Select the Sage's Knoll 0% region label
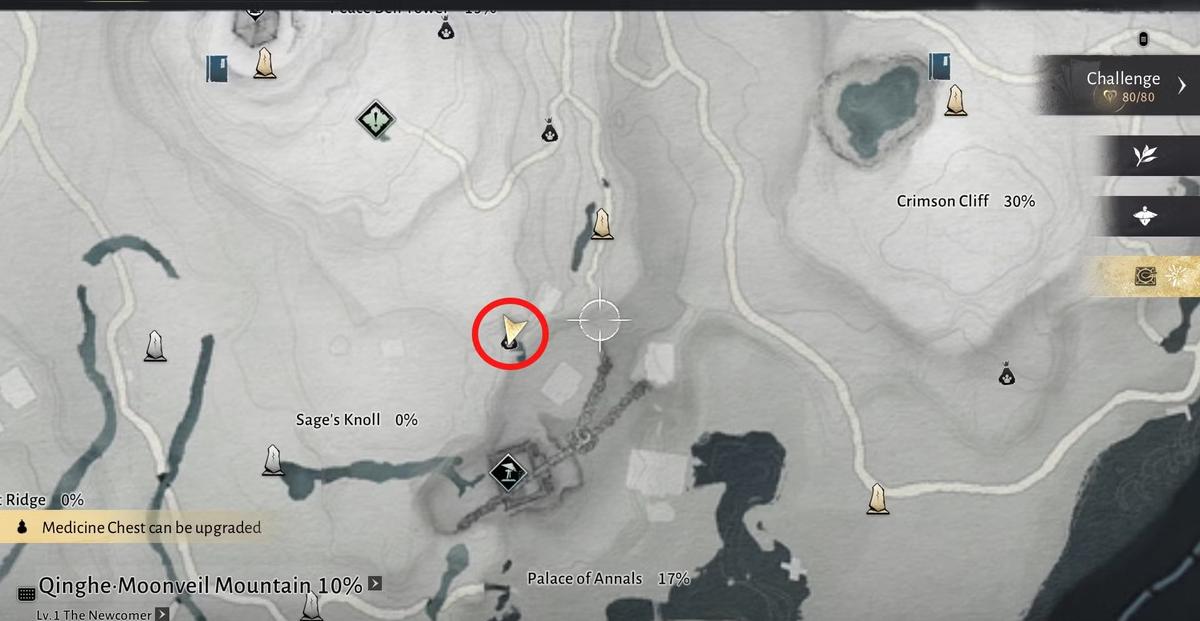Screen dimensions: 1200x621 click(356, 420)
